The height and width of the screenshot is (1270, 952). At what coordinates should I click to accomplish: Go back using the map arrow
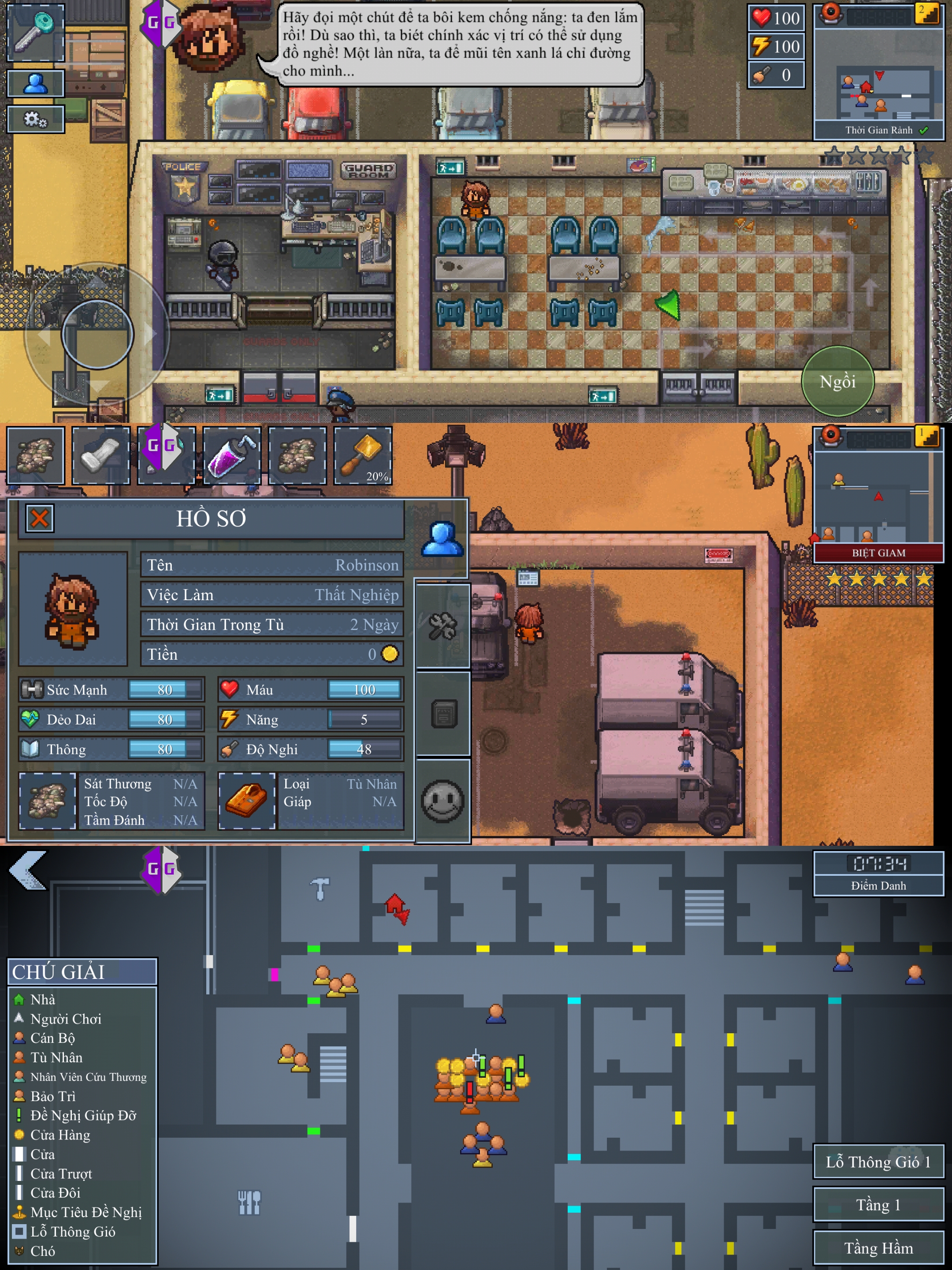click(27, 871)
